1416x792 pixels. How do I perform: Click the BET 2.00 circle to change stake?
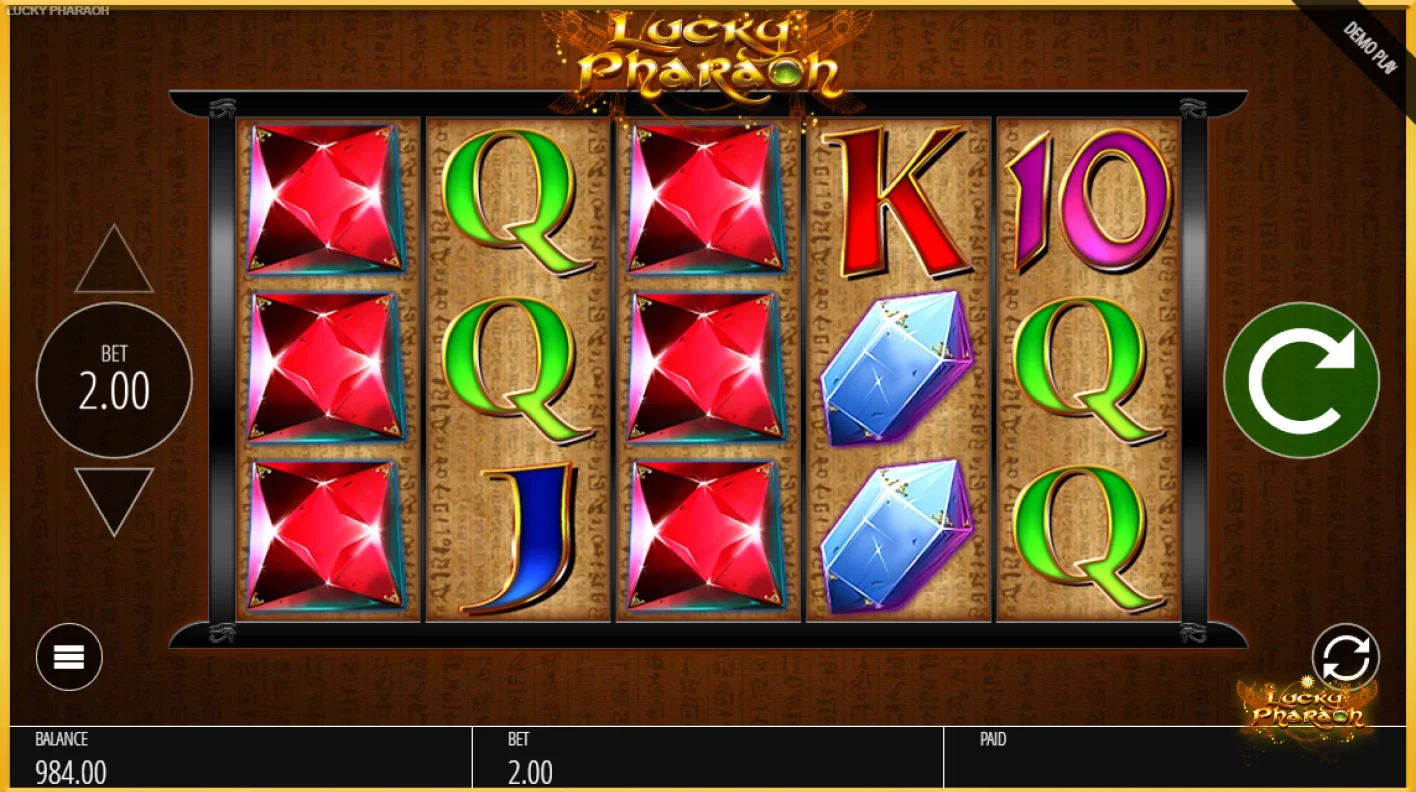click(113, 380)
